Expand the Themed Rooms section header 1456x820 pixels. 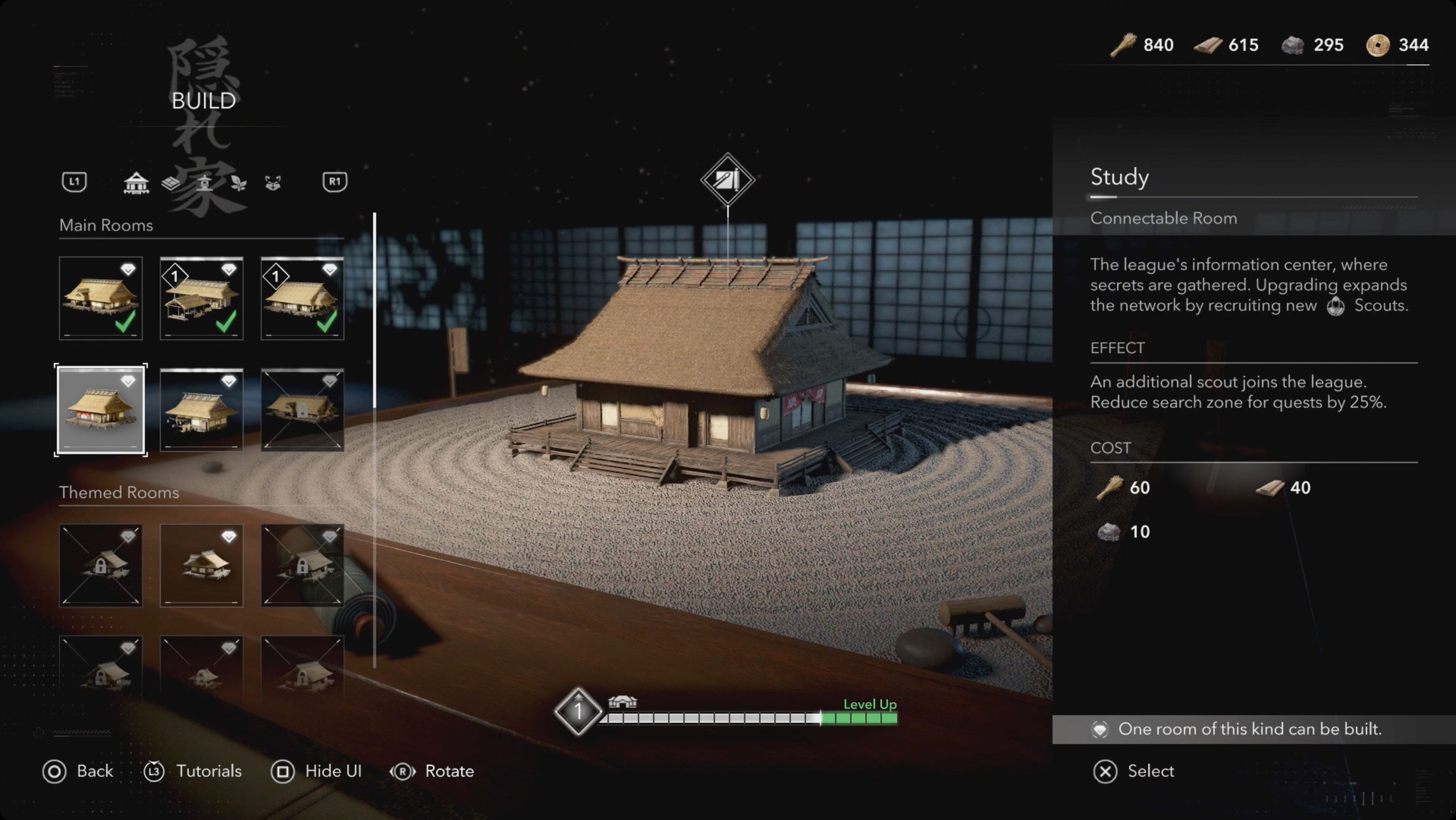pos(119,492)
